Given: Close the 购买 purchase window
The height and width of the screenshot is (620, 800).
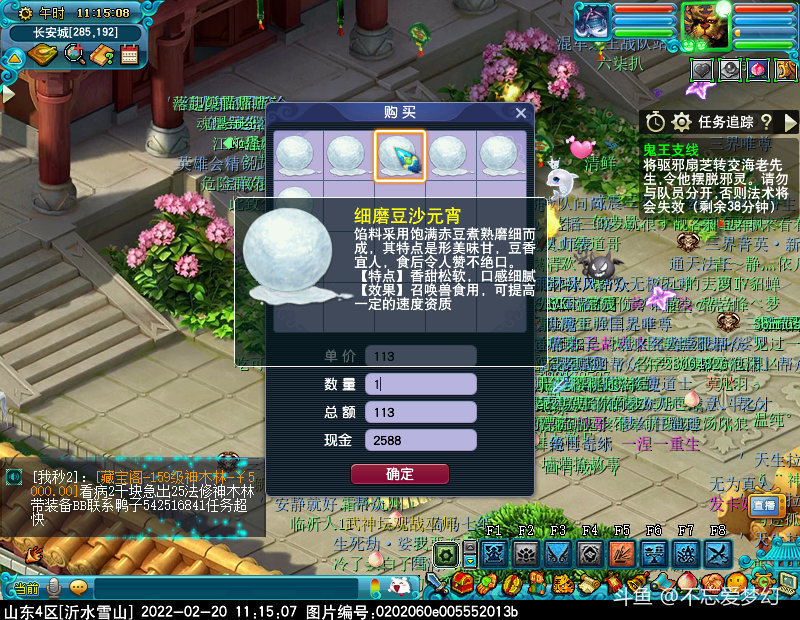Looking at the screenshot, I should point(520,113).
